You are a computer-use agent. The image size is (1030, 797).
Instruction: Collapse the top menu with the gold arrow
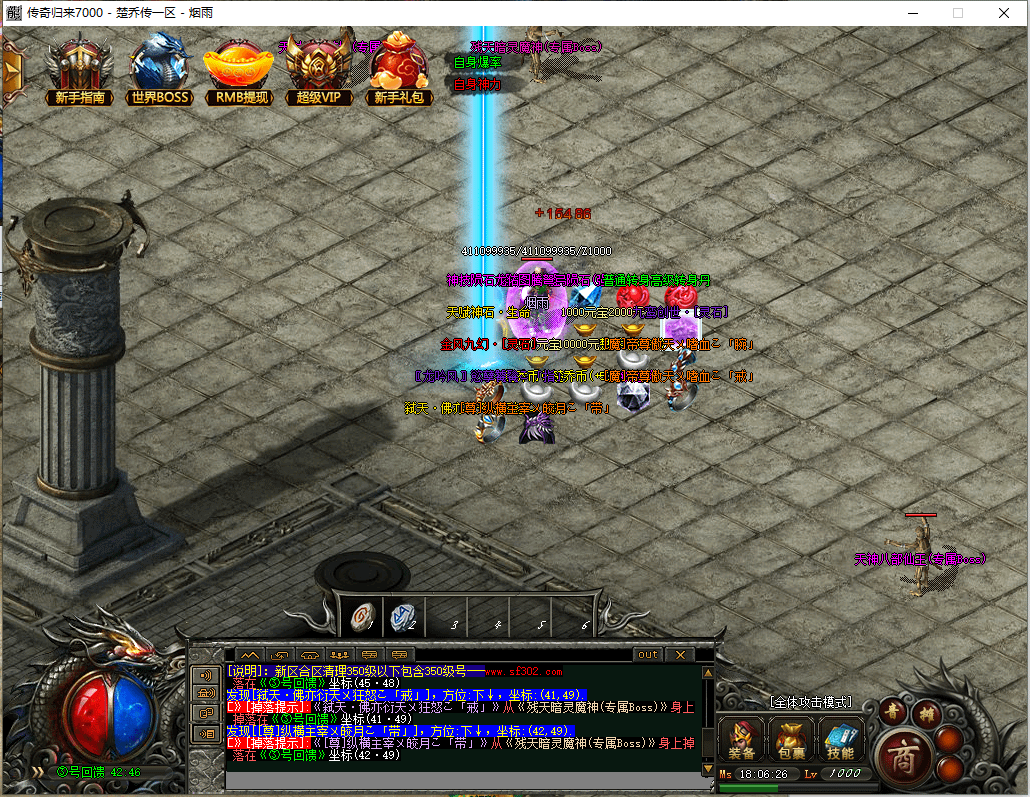13,69
